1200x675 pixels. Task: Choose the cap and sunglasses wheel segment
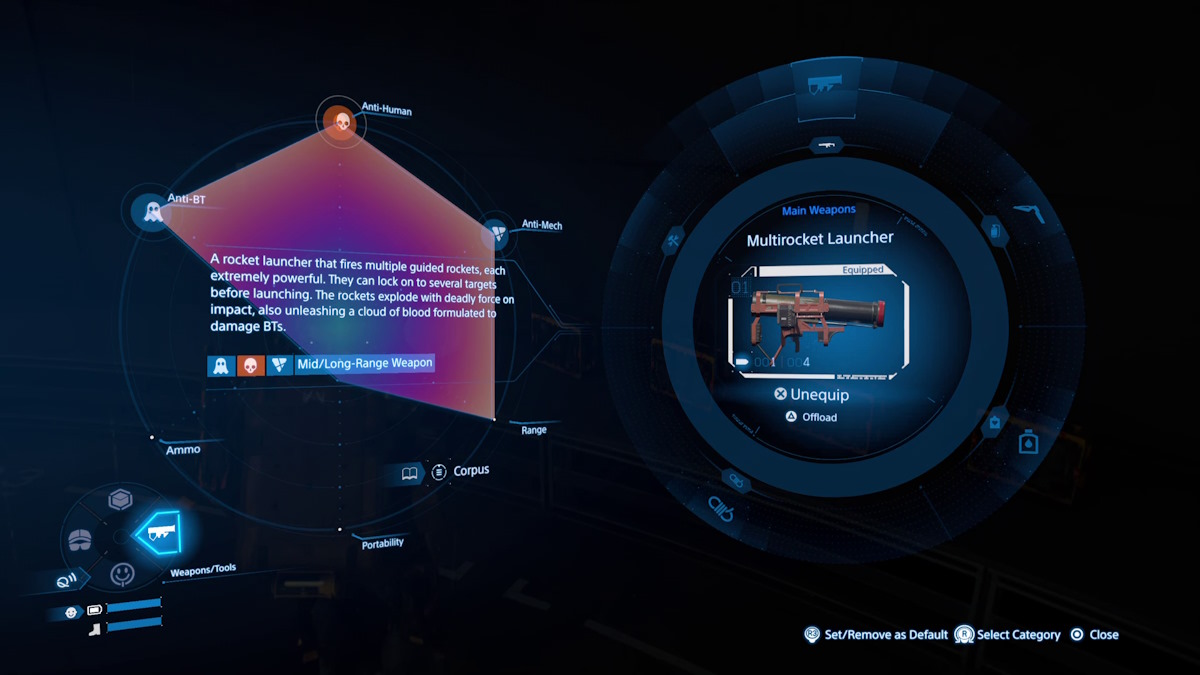[82, 538]
